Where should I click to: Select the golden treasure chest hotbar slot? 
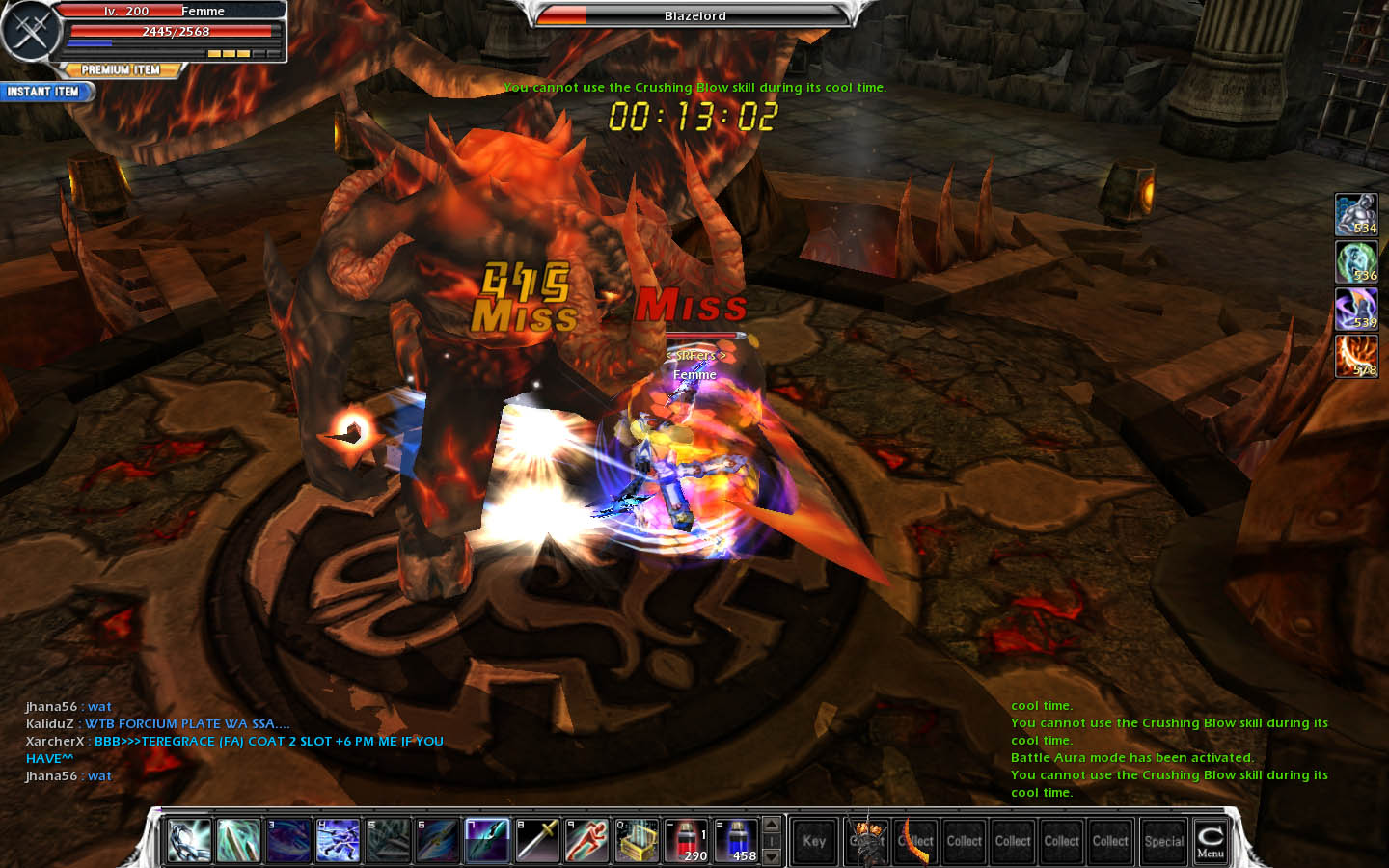[x=637, y=840]
